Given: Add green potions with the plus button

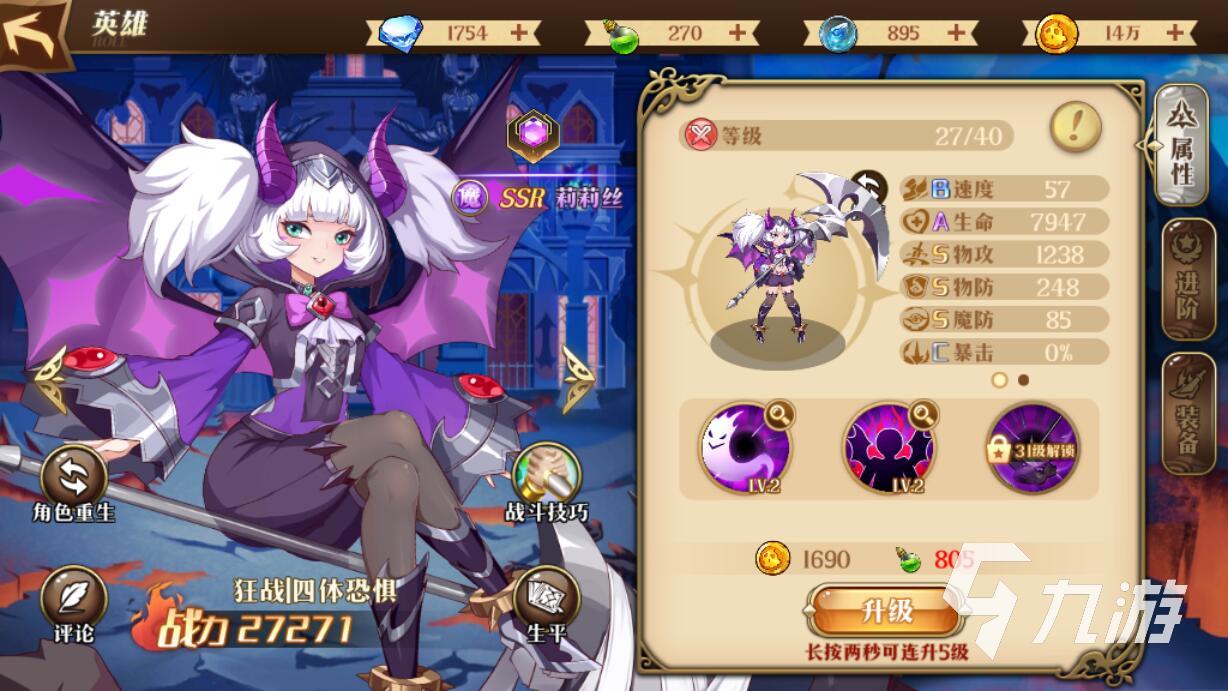Looking at the screenshot, I should pos(737,32).
